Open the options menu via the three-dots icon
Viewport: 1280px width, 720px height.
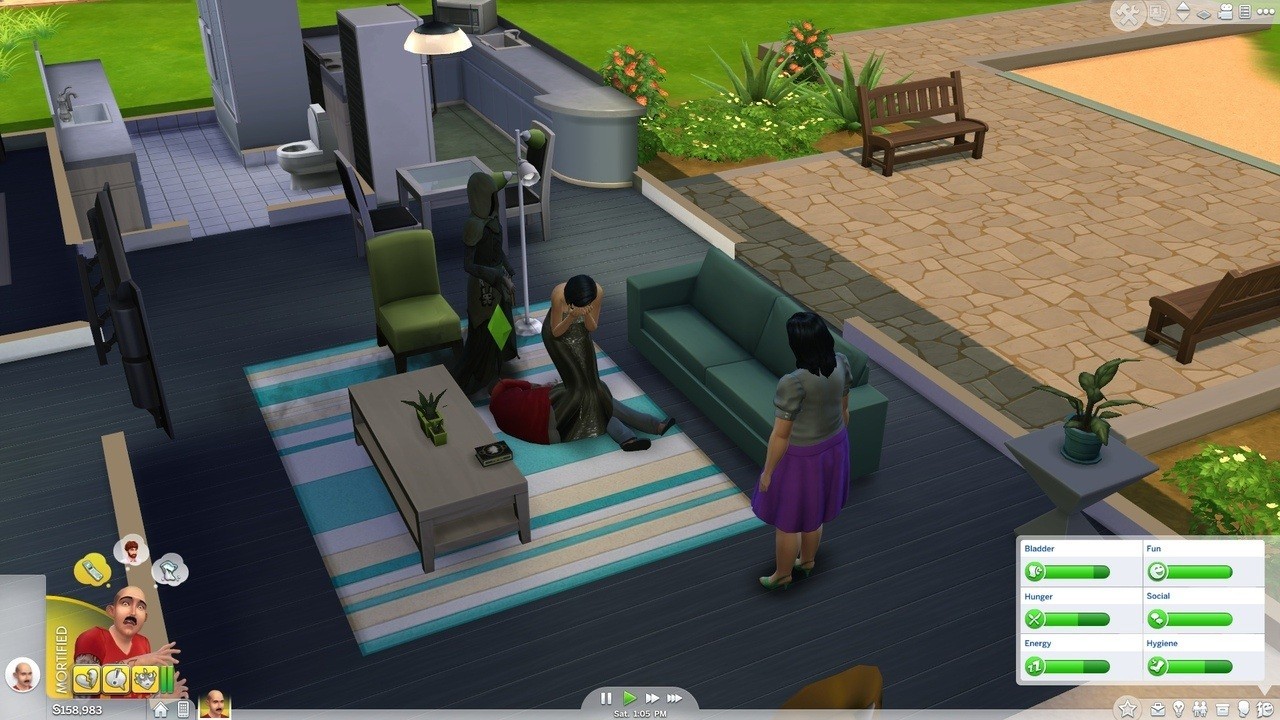[1264, 13]
